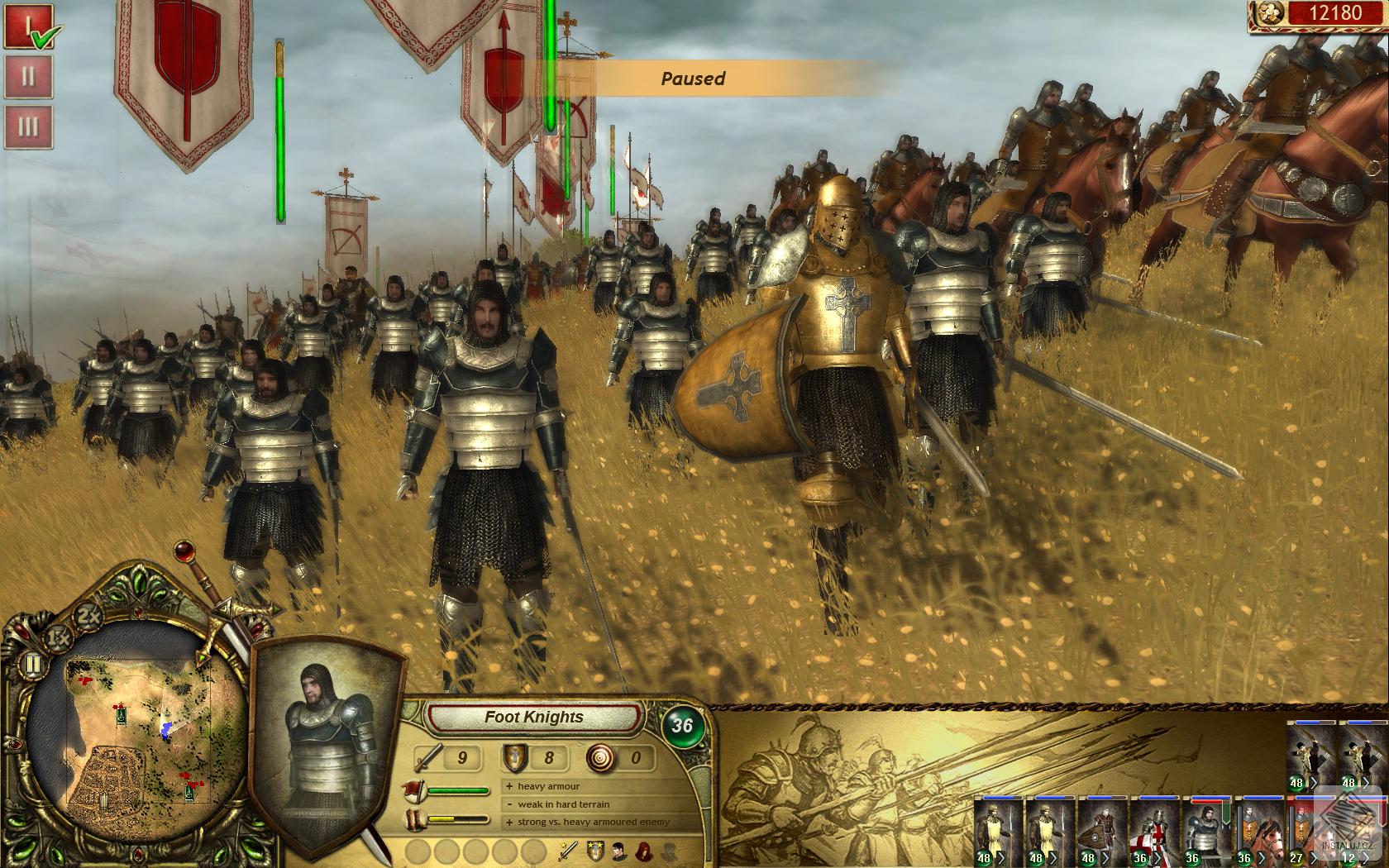This screenshot has width=1389, height=868.
Task: Expand the archer 27-strength unit card
Action: (x=1313, y=857)
